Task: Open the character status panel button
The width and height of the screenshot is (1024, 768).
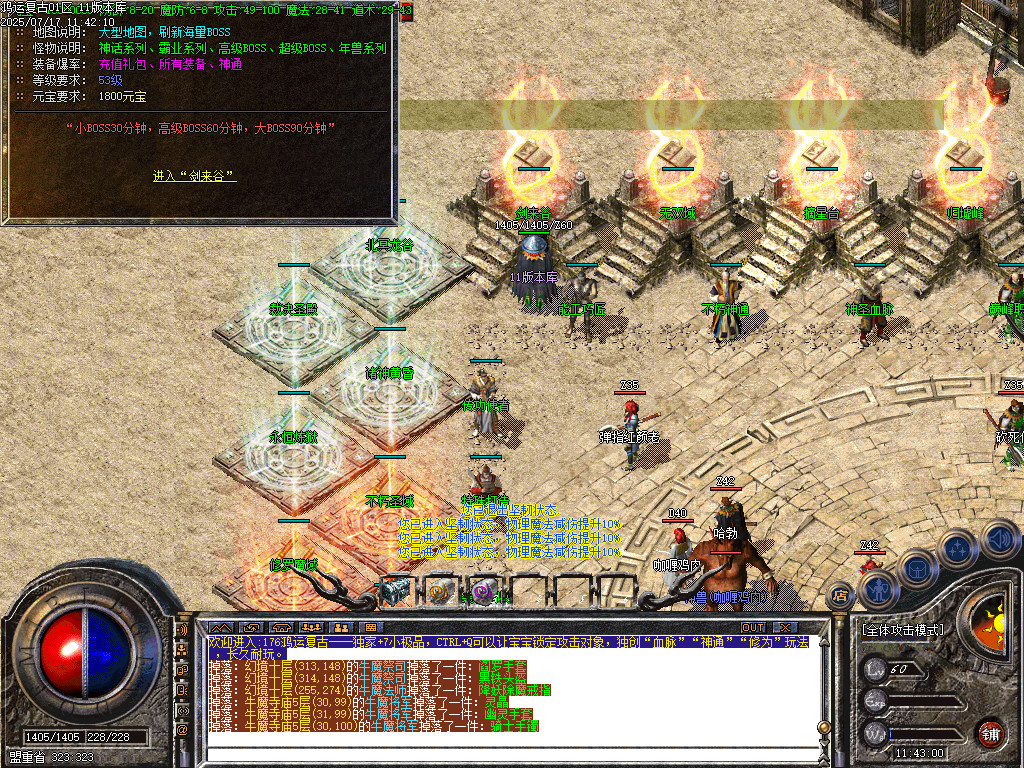Action: (x=877, y=588)
